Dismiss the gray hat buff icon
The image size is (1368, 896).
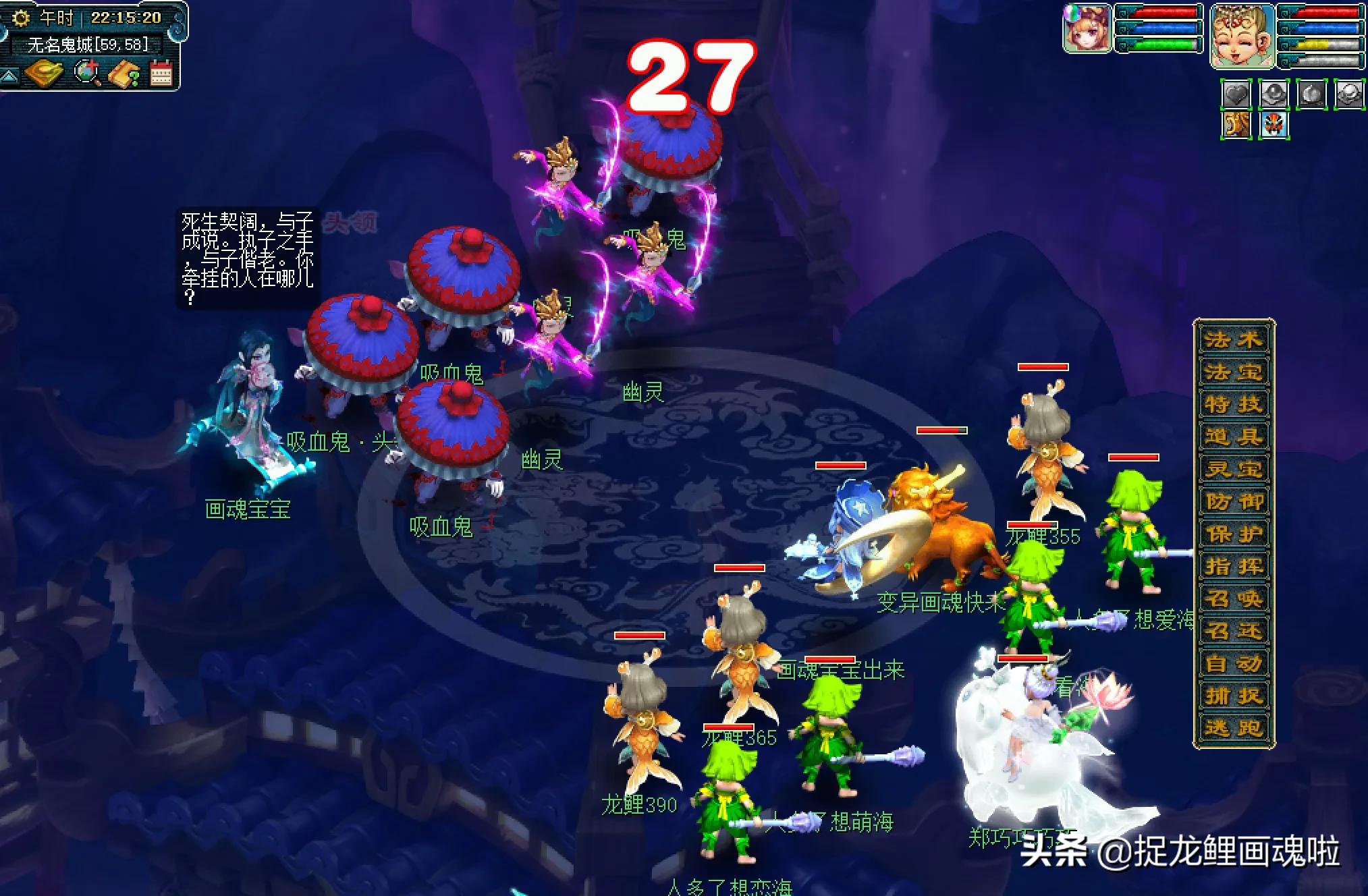tap(1273, 94)
